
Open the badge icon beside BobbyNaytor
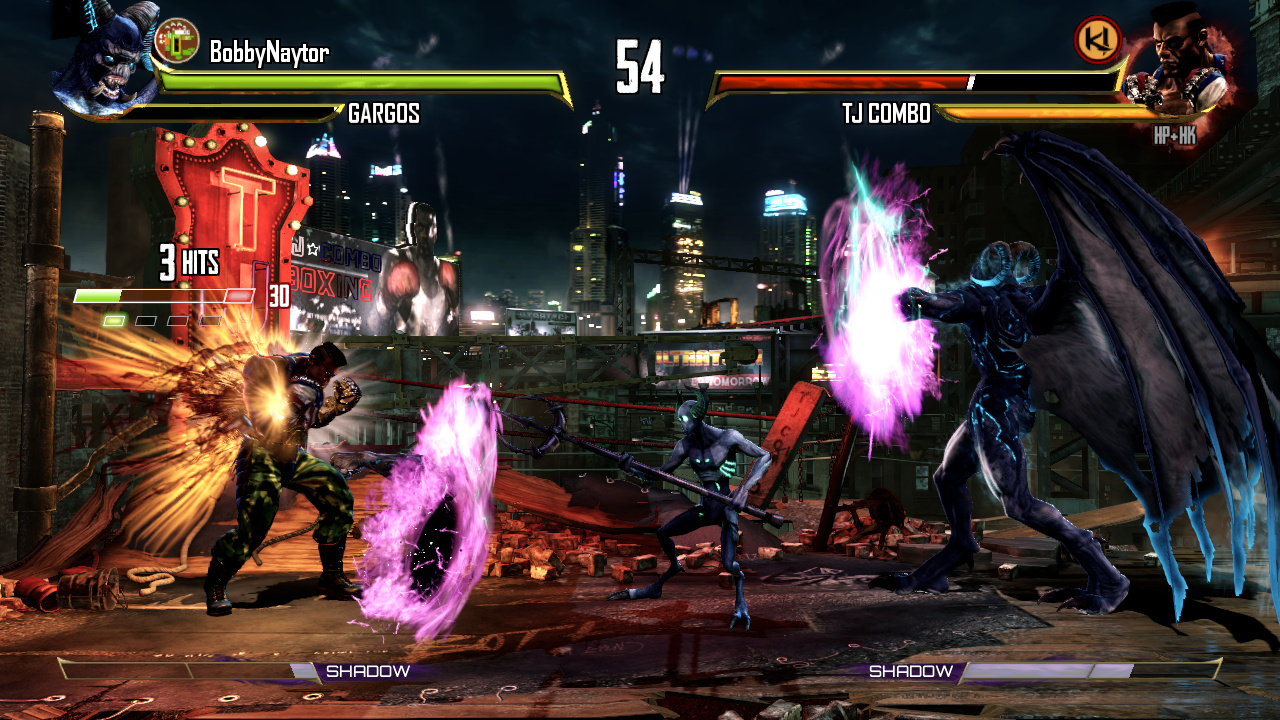point(178,41)
